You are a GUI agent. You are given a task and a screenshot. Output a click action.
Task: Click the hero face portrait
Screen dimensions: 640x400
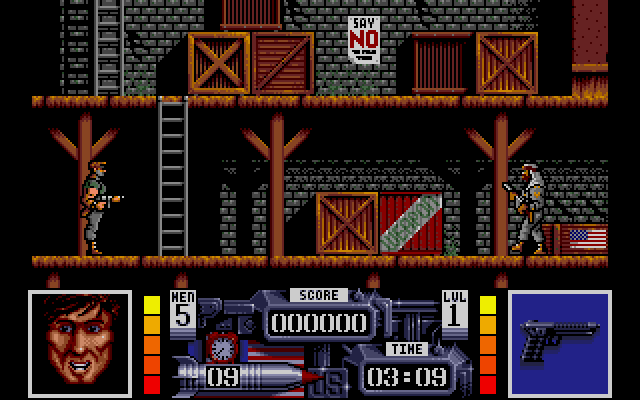coord(79,342)
